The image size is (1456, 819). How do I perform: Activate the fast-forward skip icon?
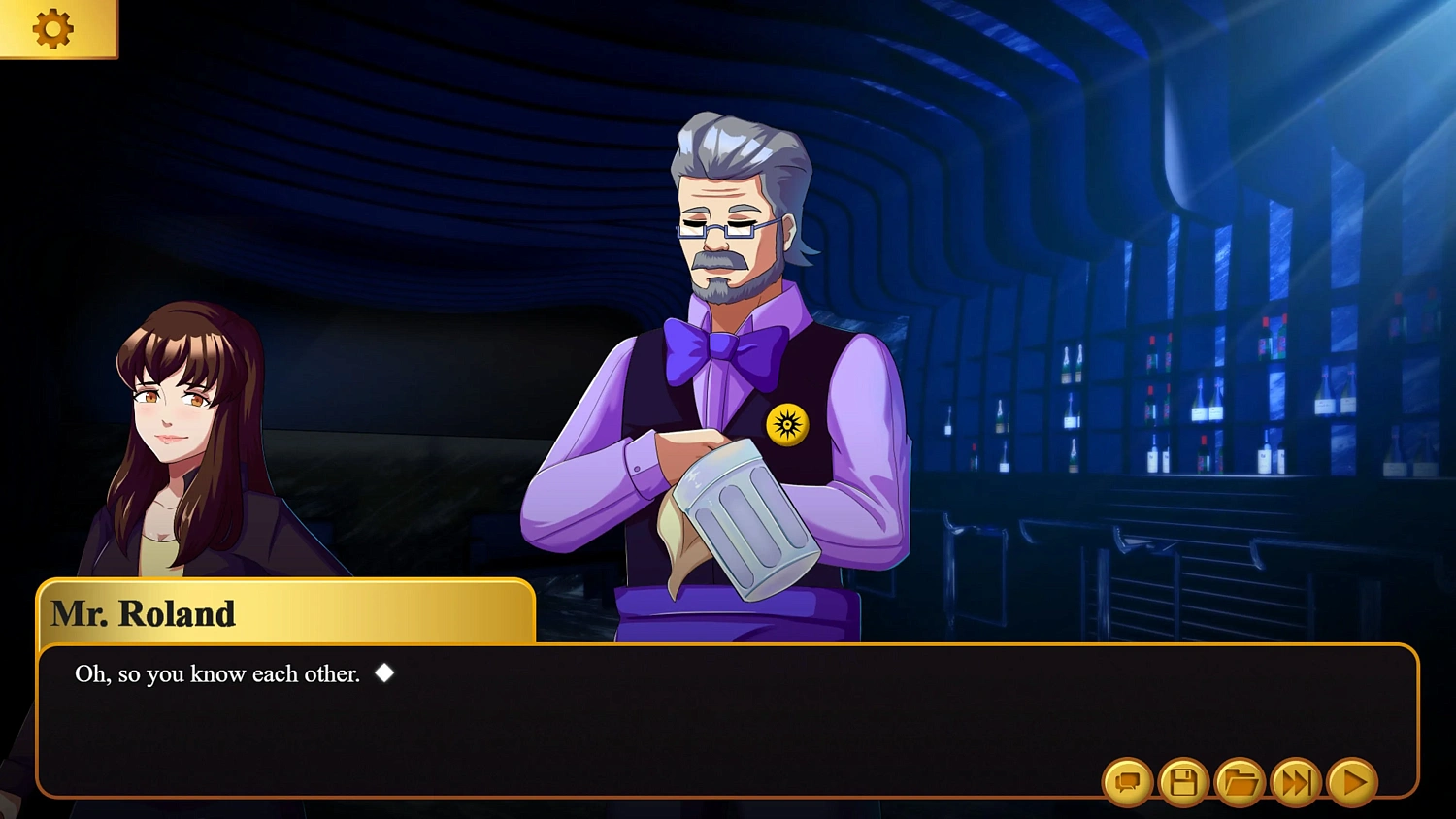click(1294, 780)
